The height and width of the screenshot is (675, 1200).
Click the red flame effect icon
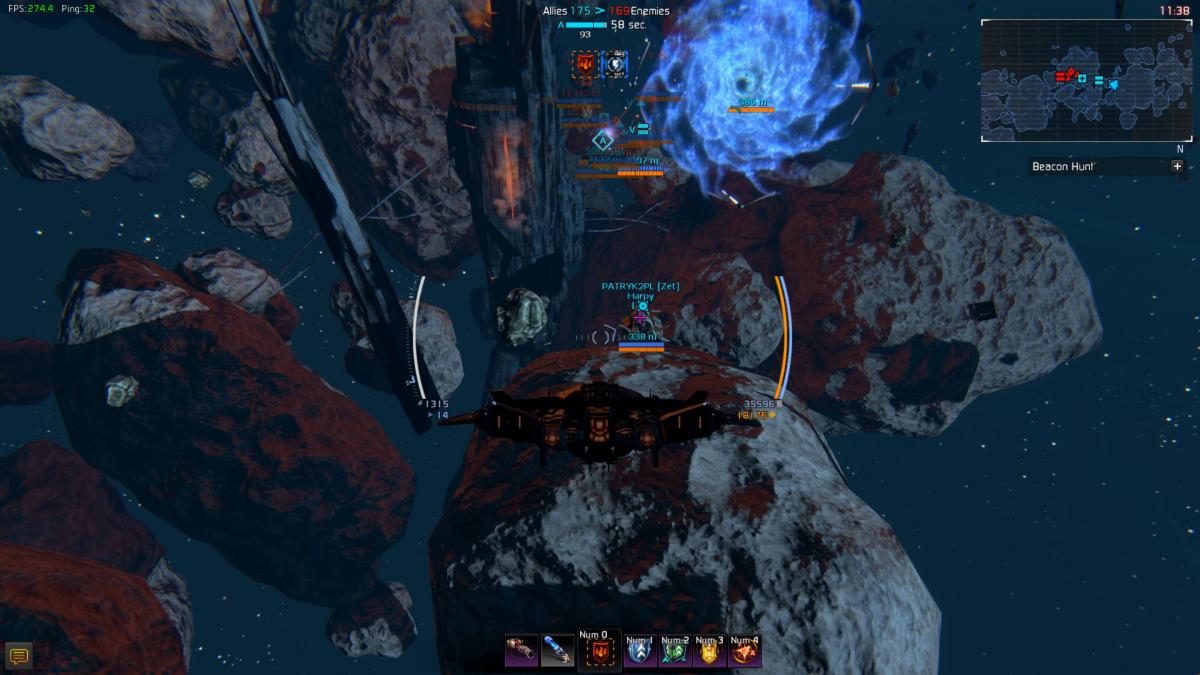[x=584, y=65]
